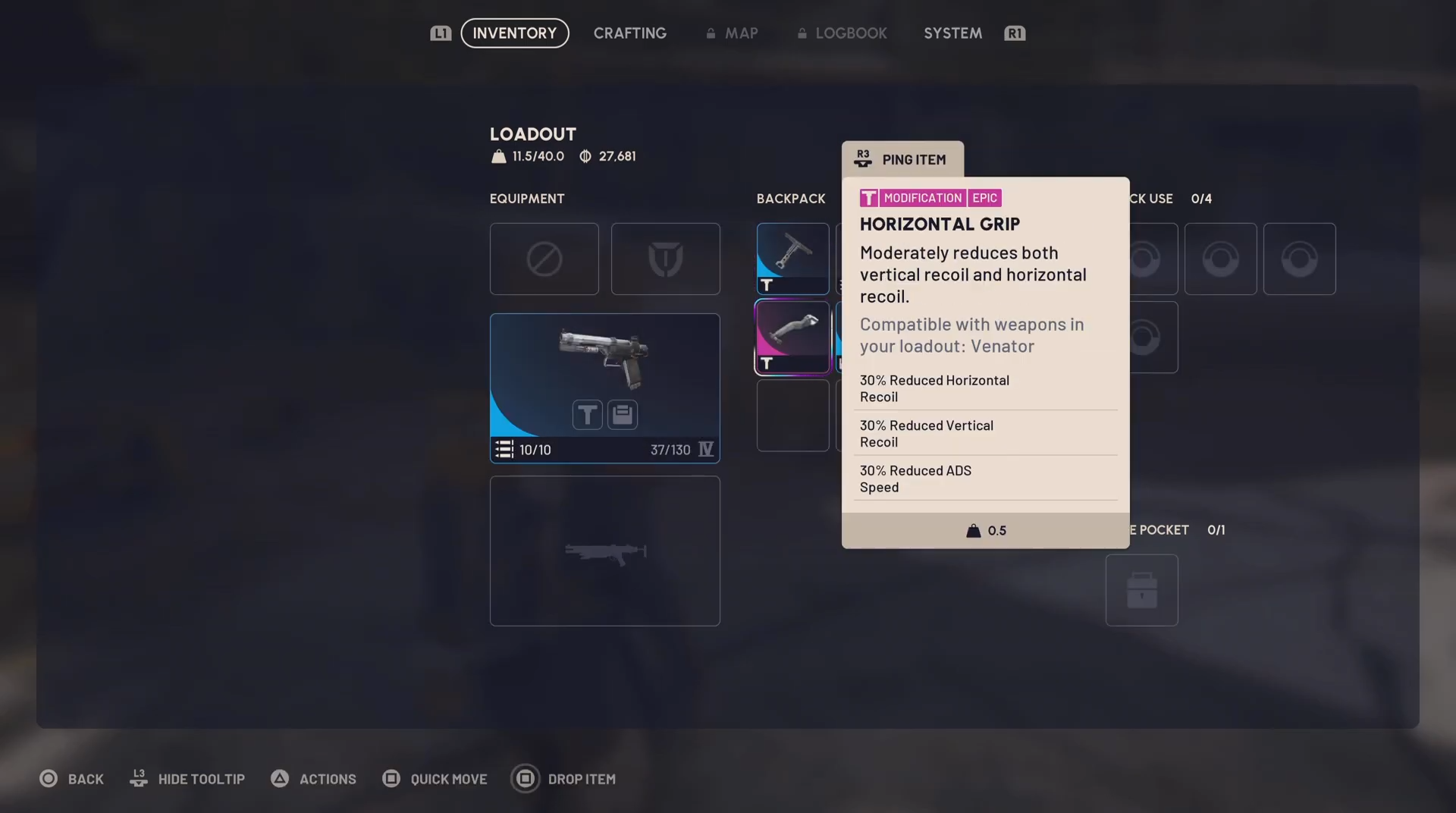Click the safe pocket slot
This screenshot has height=813, width=1456.
pos(1141,590)
